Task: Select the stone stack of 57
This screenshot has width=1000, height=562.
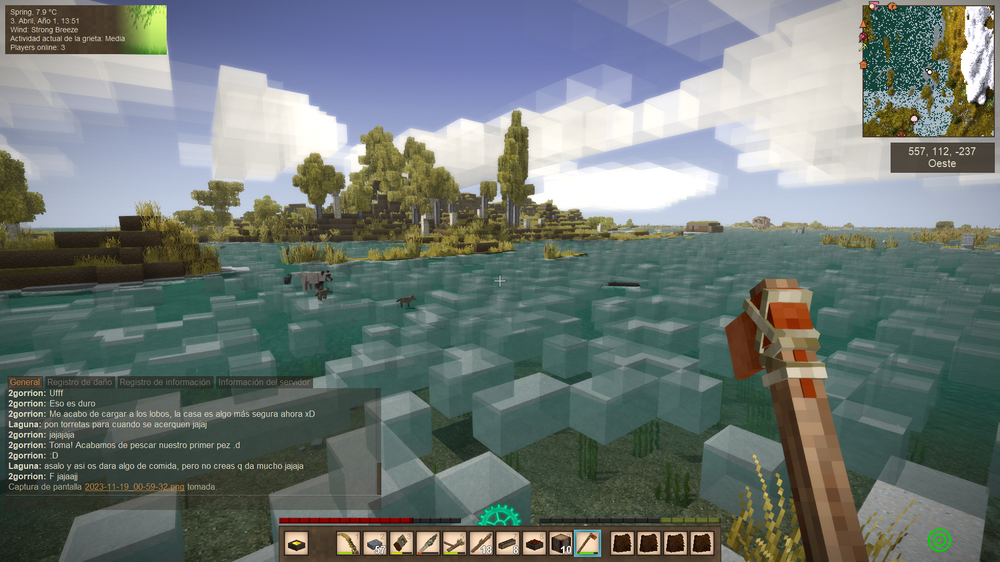Action: [x=374, y=543]
